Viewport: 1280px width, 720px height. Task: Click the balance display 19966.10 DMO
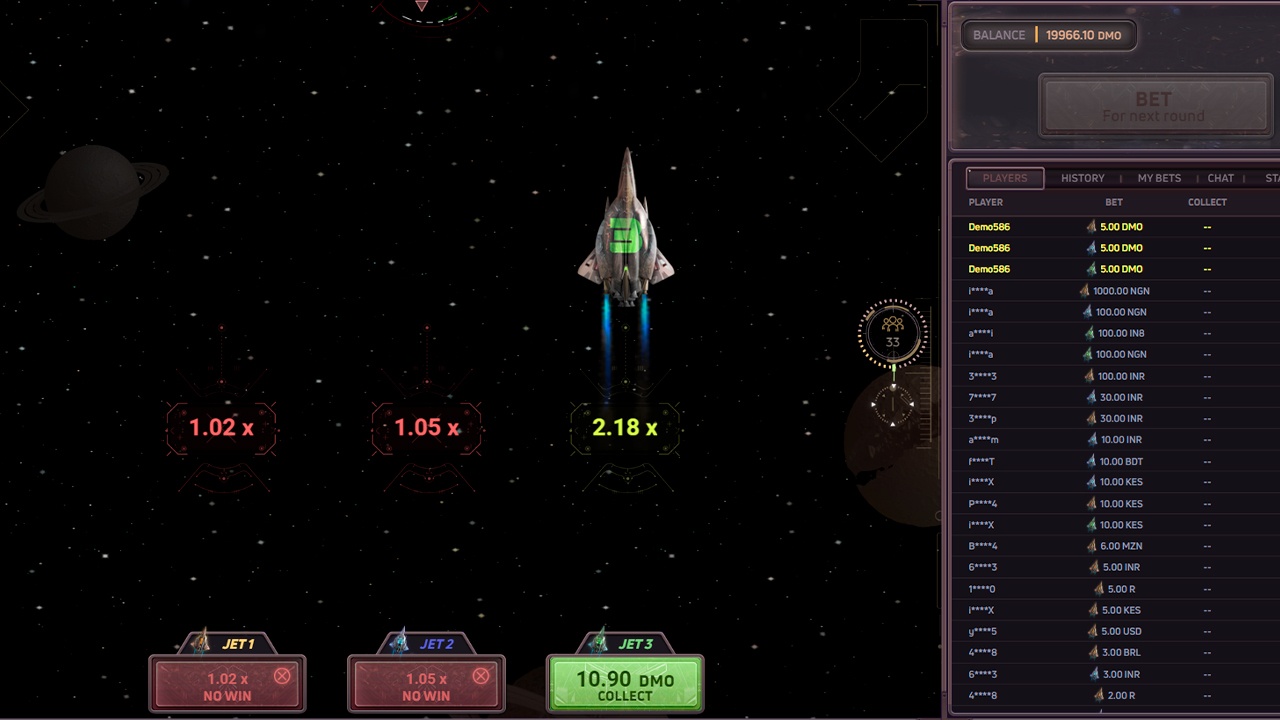(x=1047, y=35)
